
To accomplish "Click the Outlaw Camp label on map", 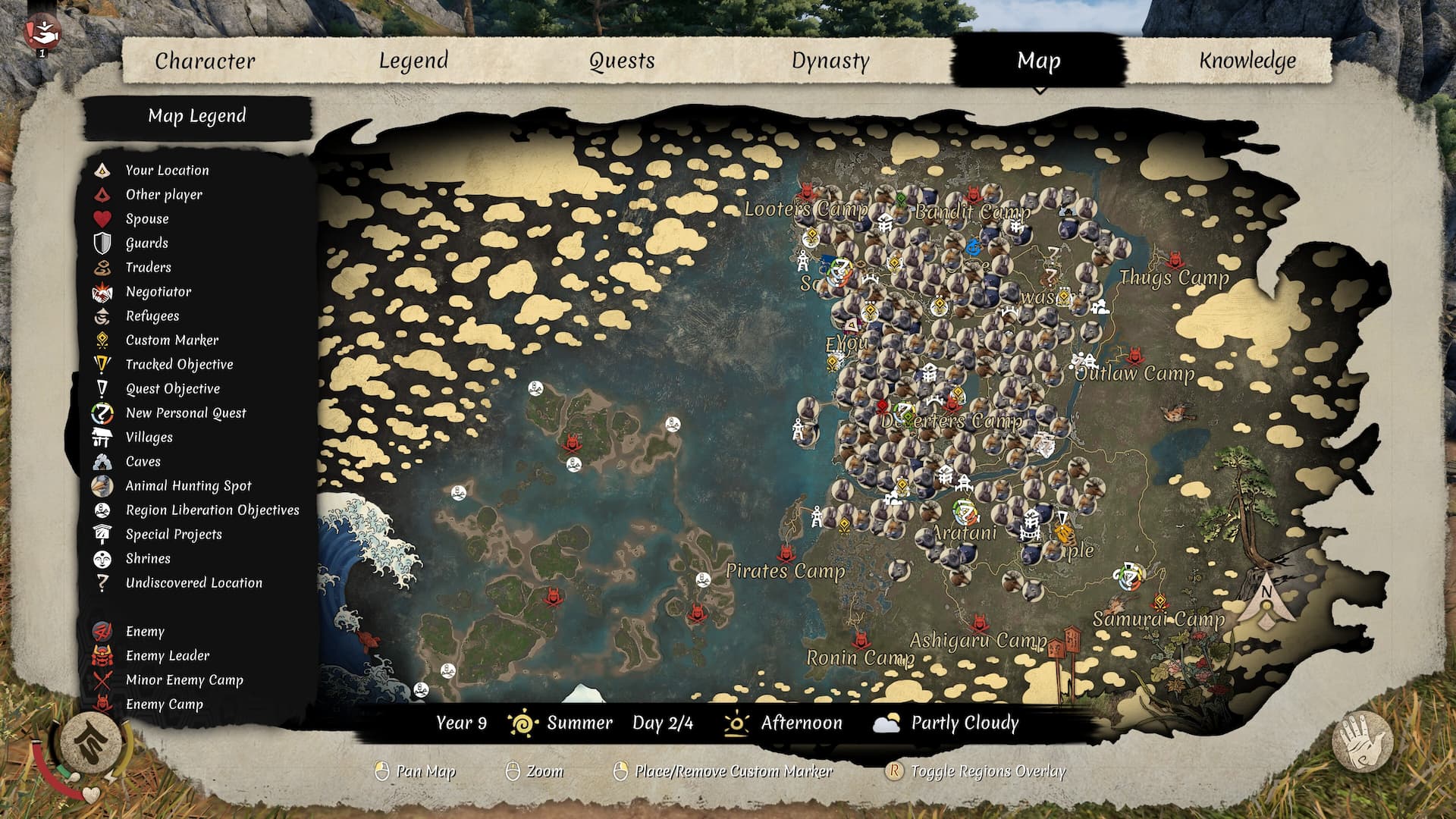I will [x=1134, y=373].
